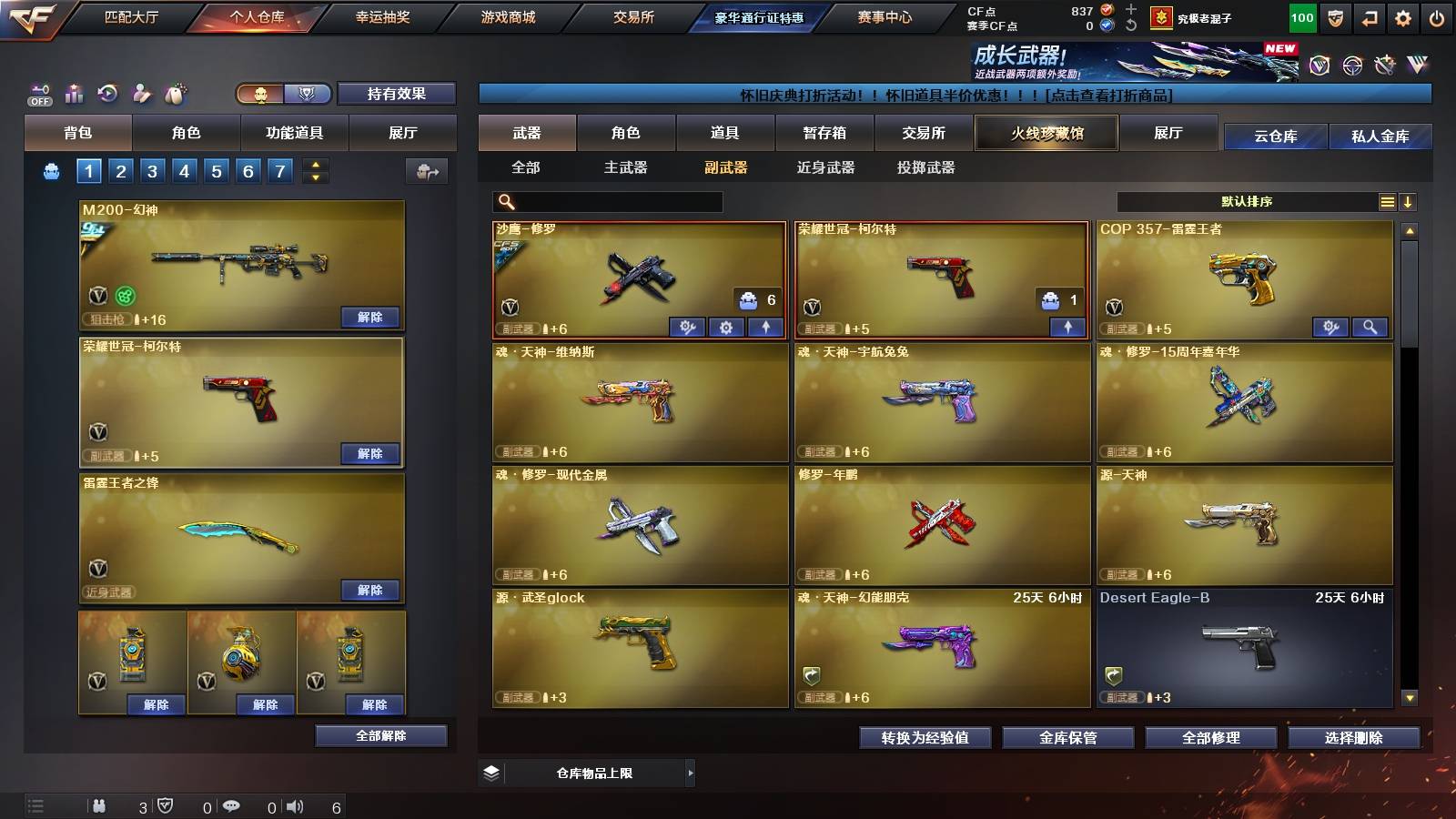
Task: Click the bar chart icon in the left toolbar
Action: [x=73, y=94]
